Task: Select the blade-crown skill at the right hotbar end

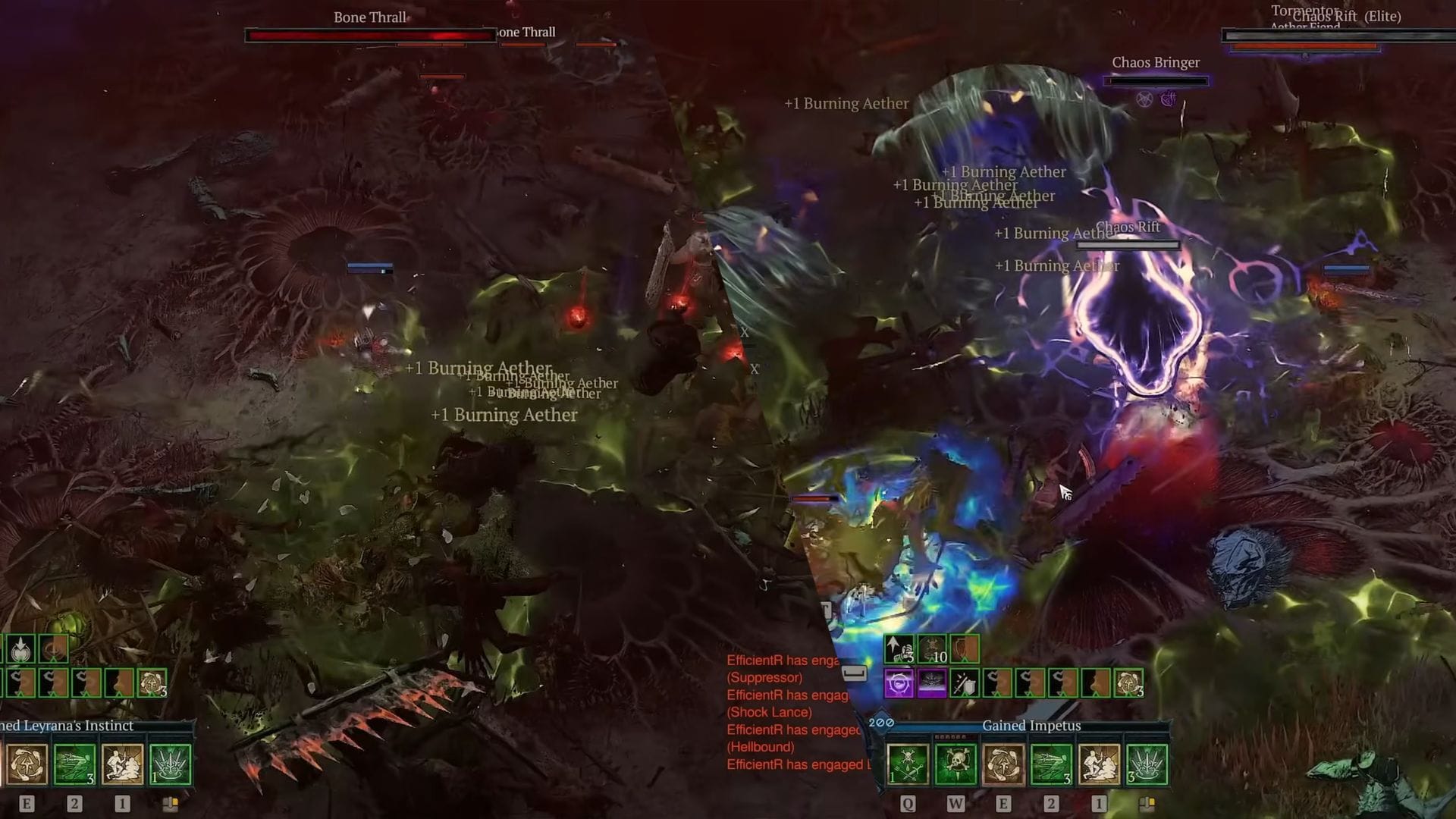Action: (x=1146, y=764)
